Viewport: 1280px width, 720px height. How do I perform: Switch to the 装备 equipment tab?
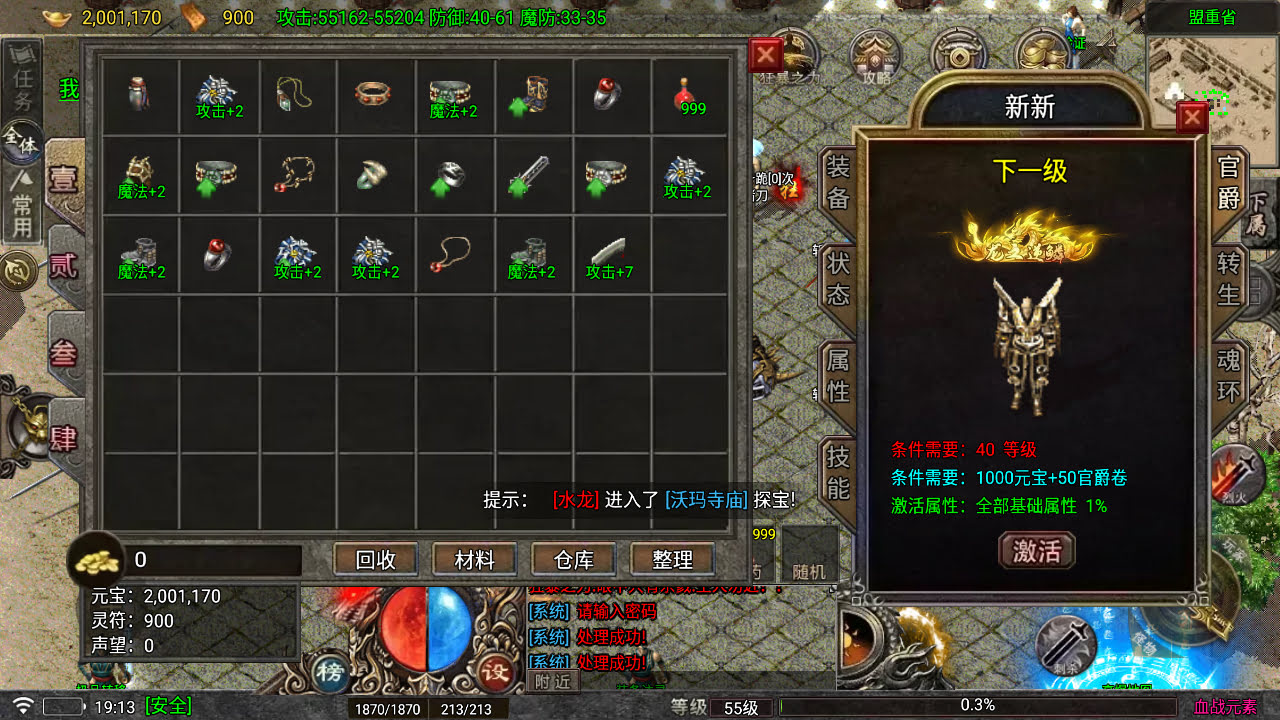click(837, 184)
